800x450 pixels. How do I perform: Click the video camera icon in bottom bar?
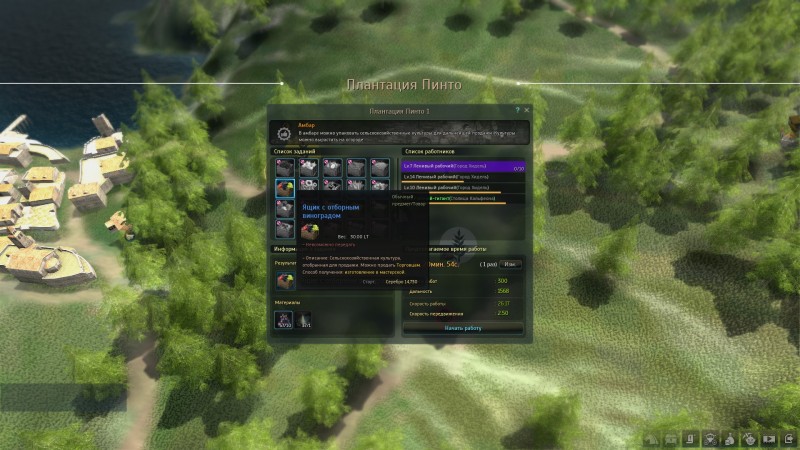(770, 438)
